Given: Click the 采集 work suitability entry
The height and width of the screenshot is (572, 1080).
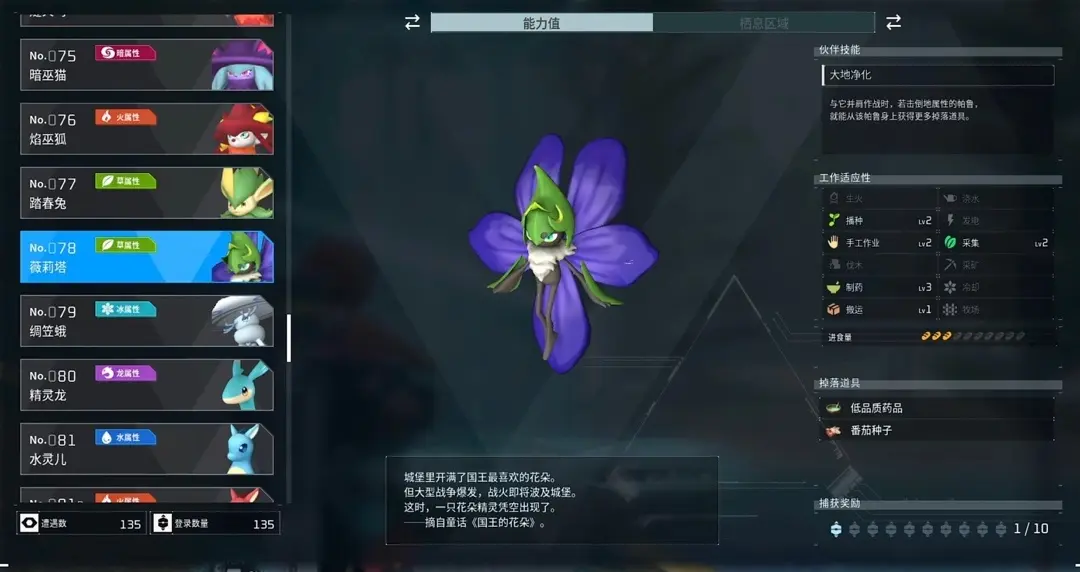Looking at the screenshot, I should pyautogui.click(x=995, y=243).
